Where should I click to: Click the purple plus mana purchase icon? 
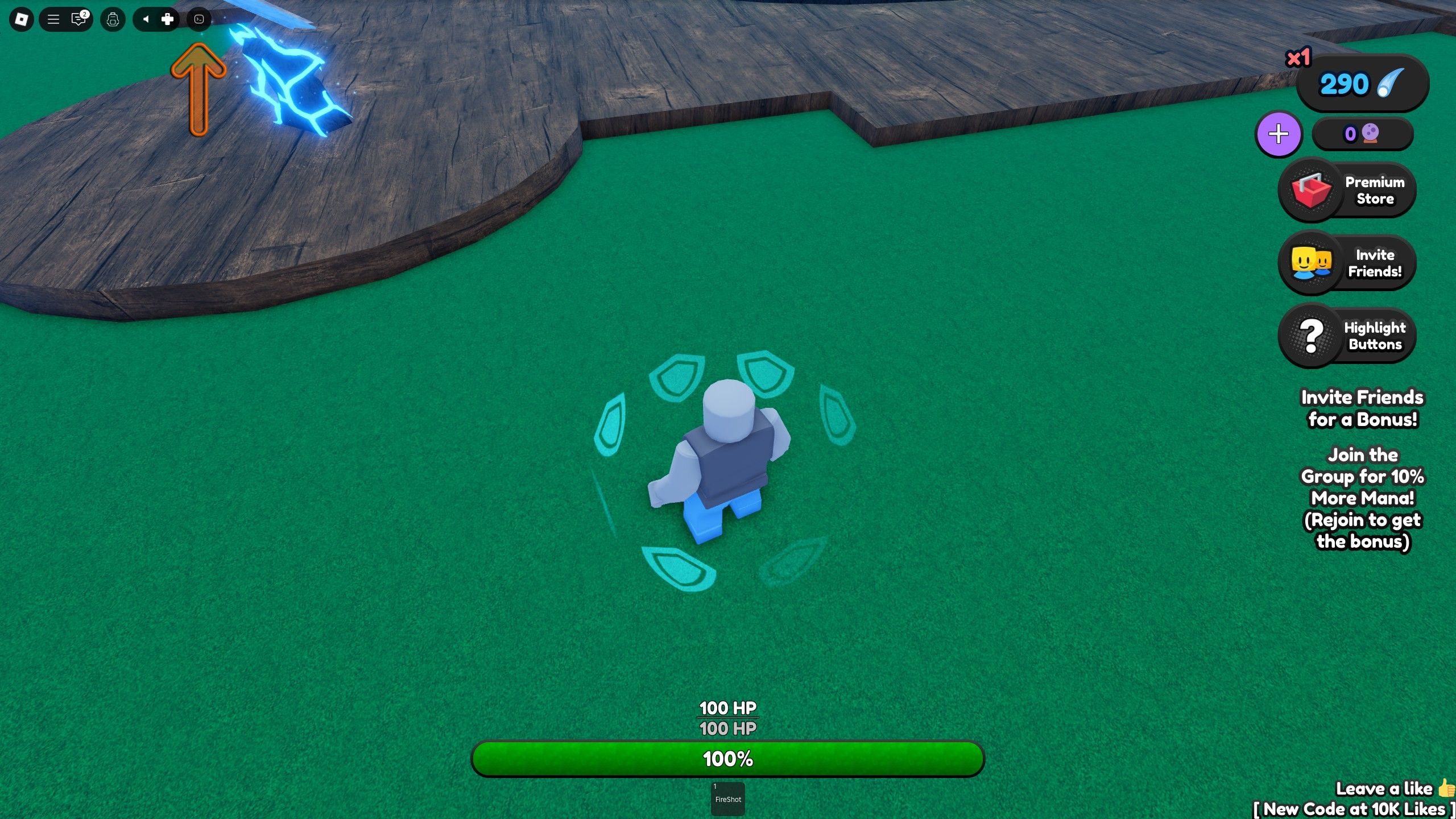[x=1279, y=134]
